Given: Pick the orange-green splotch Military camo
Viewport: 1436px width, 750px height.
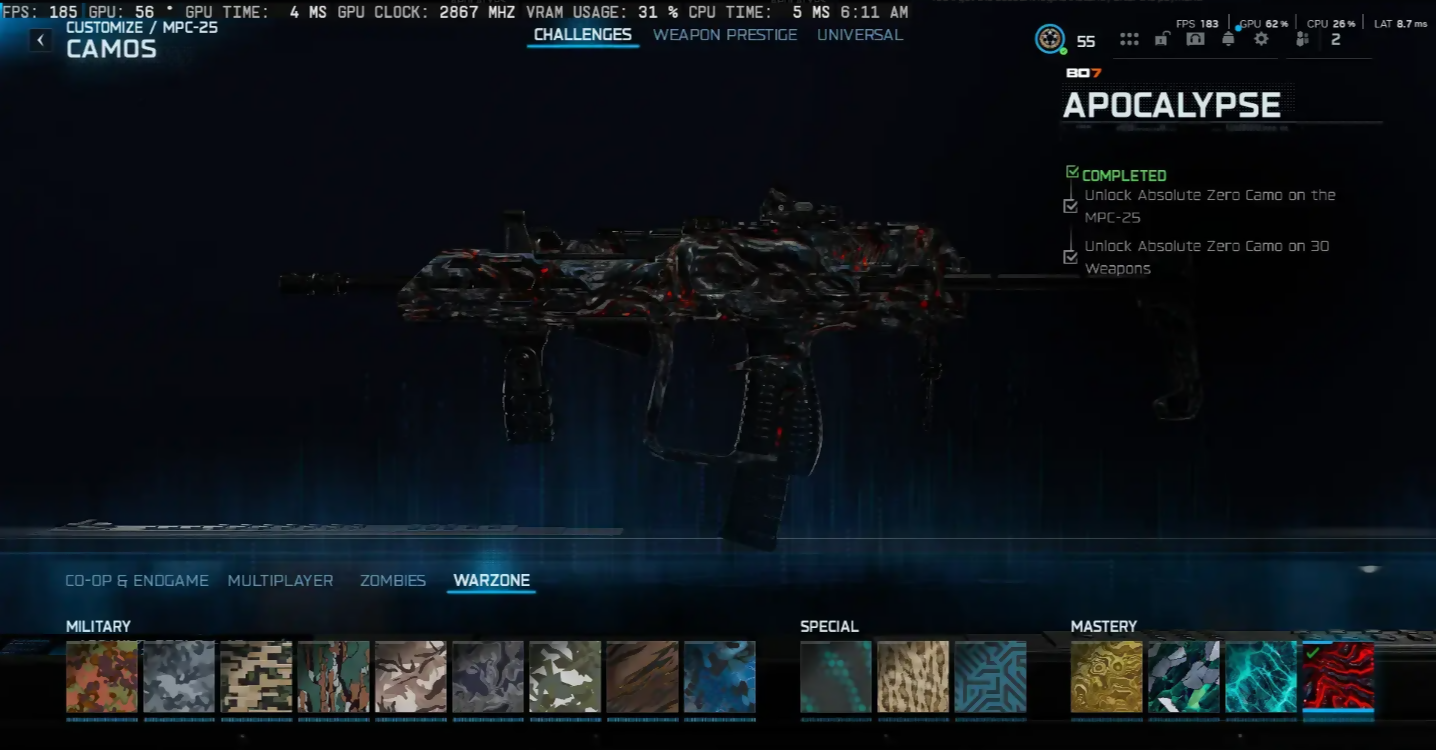Looking at the screenshot, I should click(102, 677).
